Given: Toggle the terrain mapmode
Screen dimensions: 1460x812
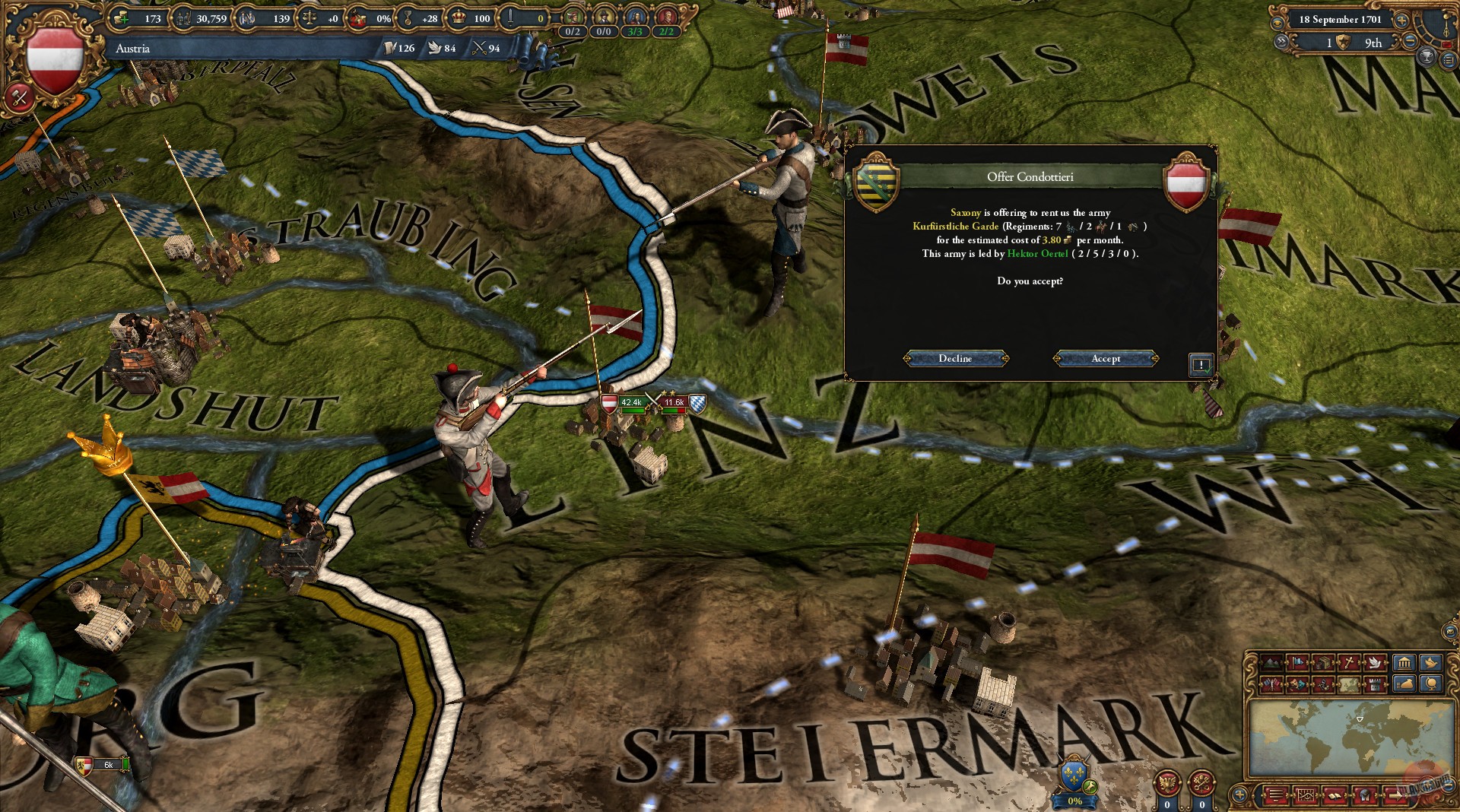Looking at the screenshot, I should pos(1271,662).
